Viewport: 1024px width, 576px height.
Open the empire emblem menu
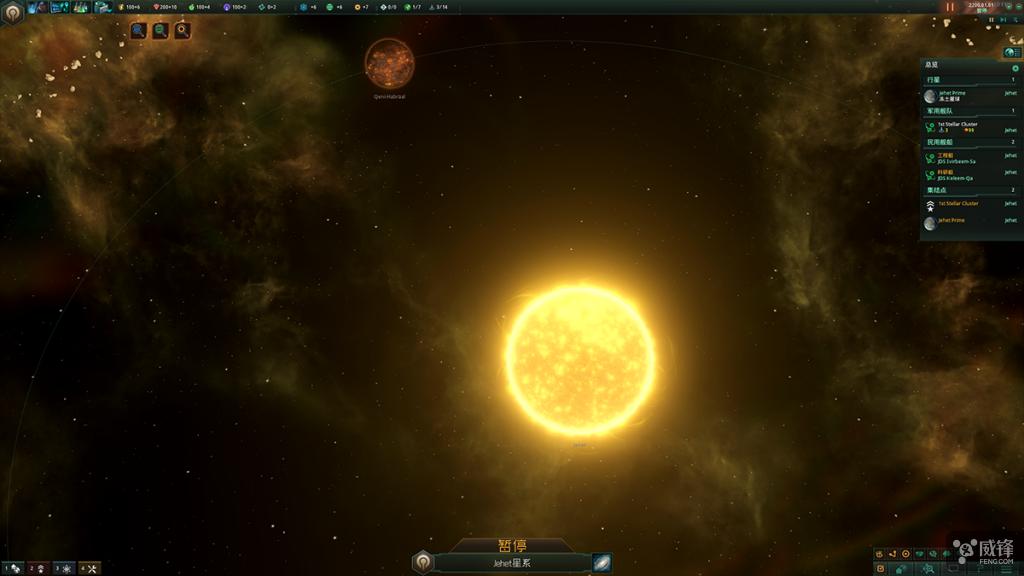click(12, 11)
